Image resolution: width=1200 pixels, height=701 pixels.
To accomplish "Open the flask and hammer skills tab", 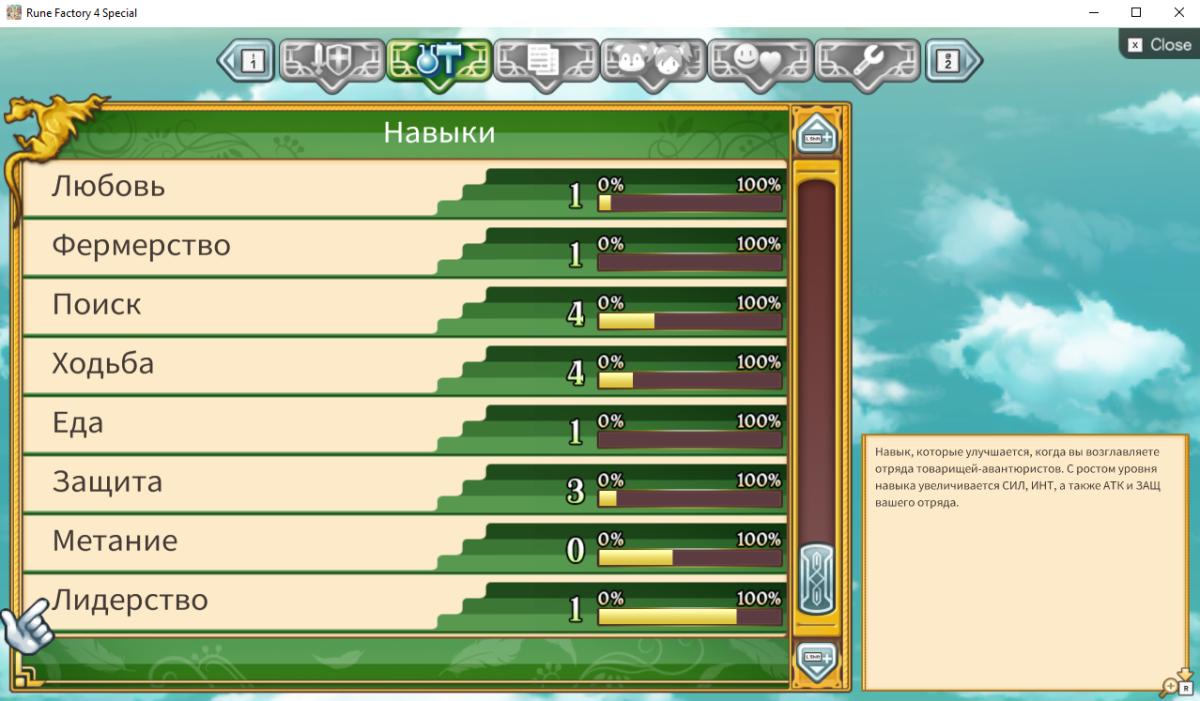I will pos(439,62).
